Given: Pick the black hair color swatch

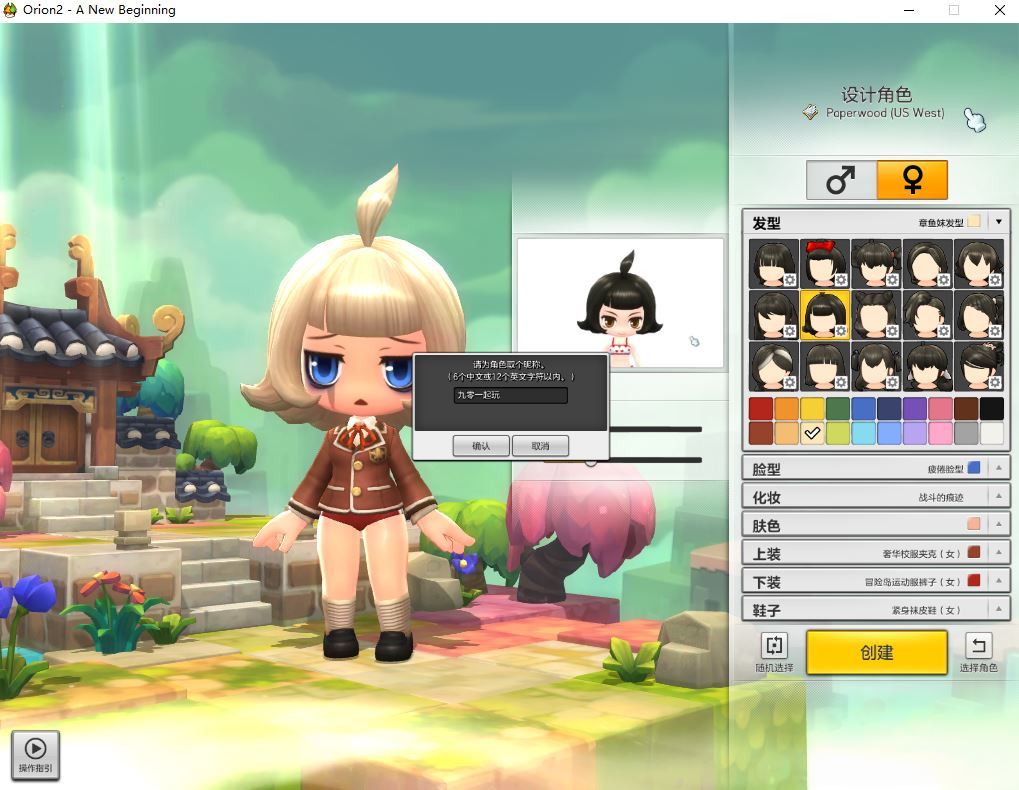Looking at the screenshot, I should (991, 408).
